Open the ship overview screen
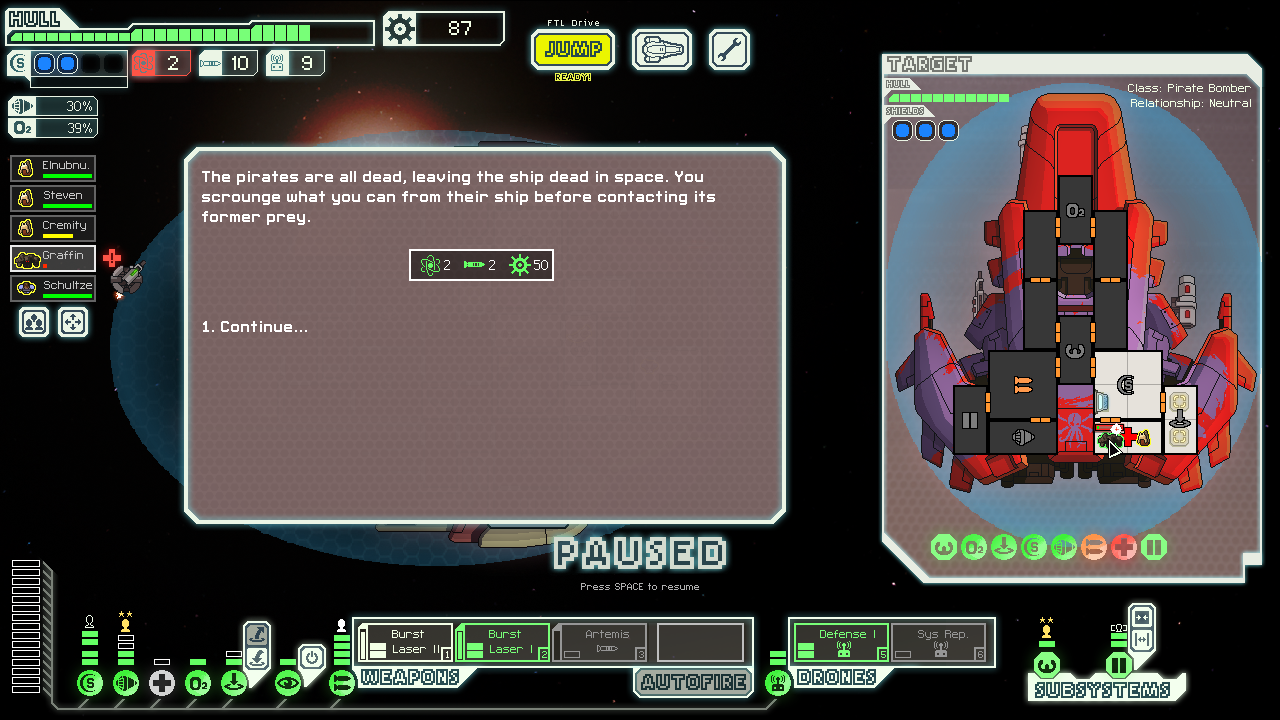 (x=661, y=49)
